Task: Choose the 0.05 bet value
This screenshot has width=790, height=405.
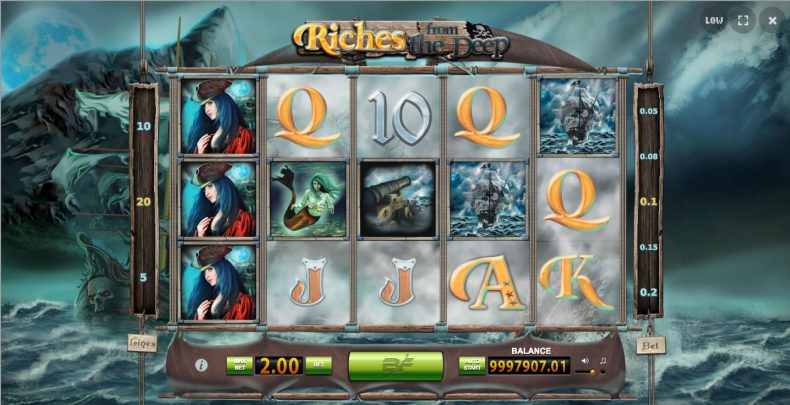Action: pyautogui.click(x=649, y=111)
